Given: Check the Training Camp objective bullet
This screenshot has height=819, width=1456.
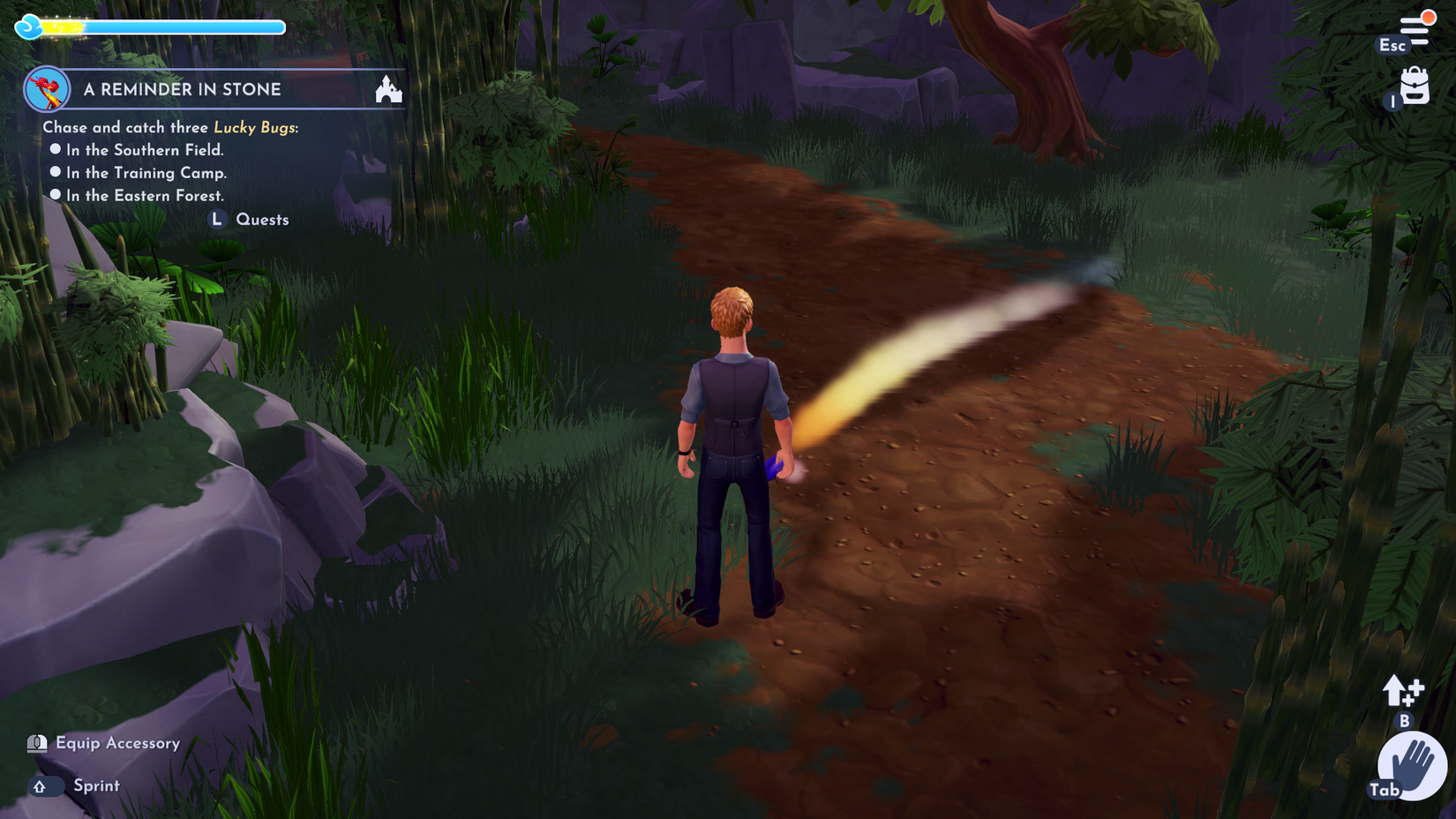Looking at the screenshot, I should tap(56, 172).
